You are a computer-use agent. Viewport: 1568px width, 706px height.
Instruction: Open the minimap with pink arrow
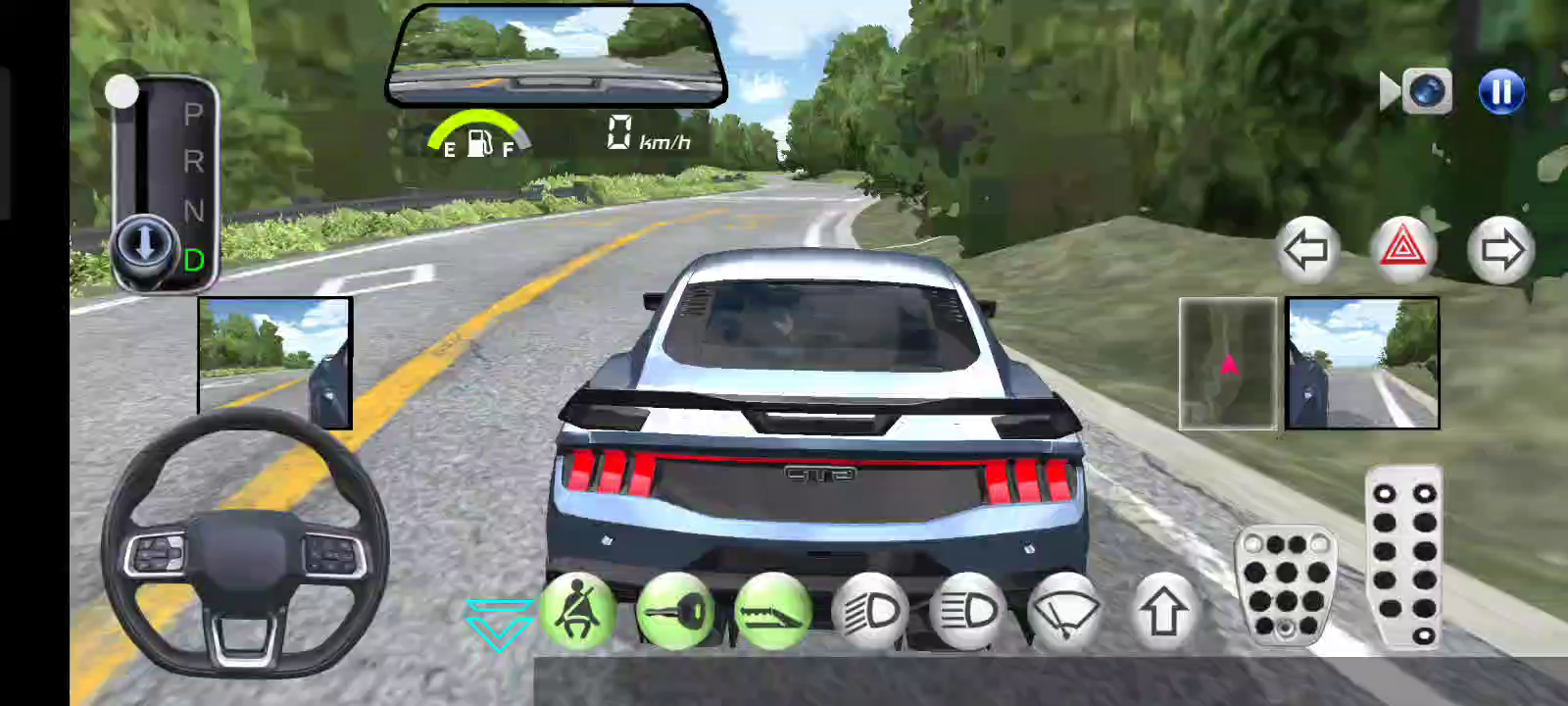click(x=1227, y=364)
